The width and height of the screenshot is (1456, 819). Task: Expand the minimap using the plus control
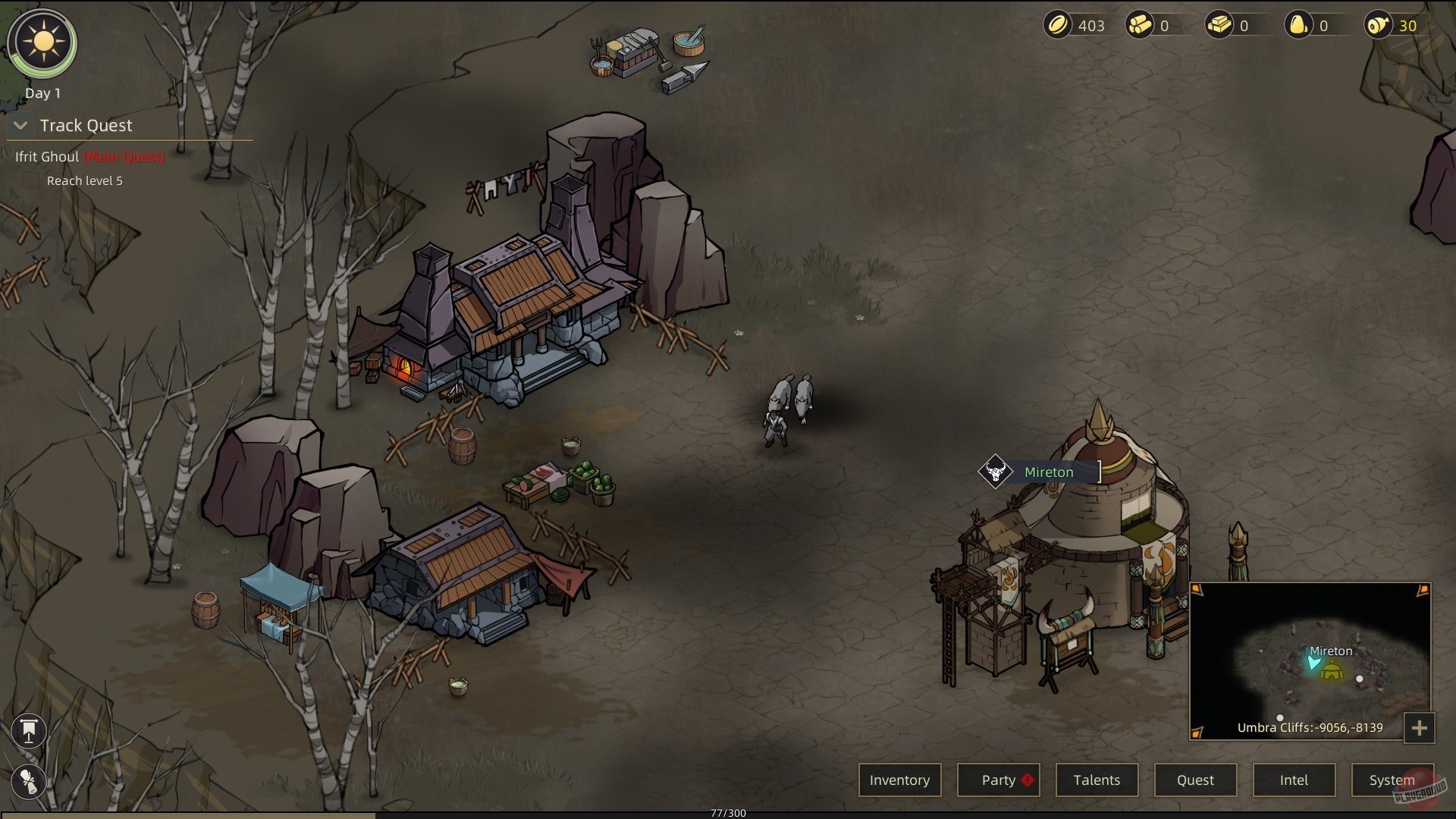1421,728
